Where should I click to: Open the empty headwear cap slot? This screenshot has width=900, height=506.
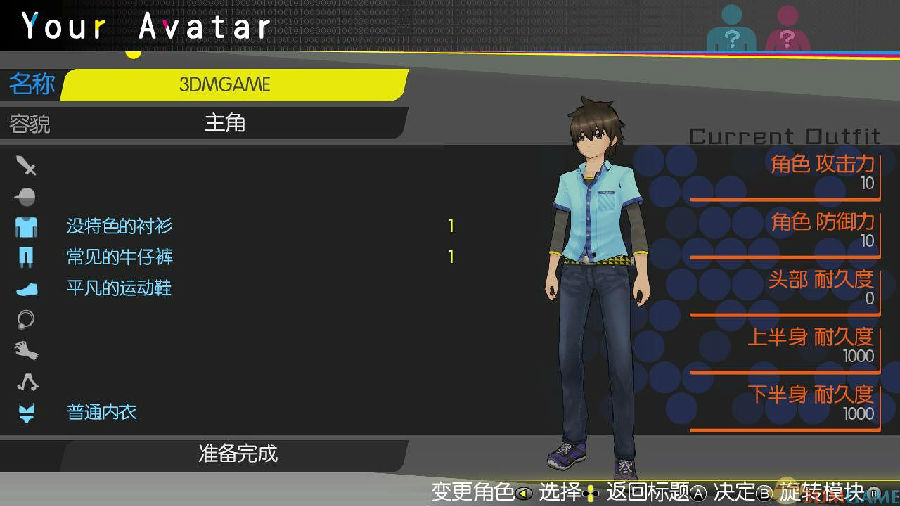[26, 195]
